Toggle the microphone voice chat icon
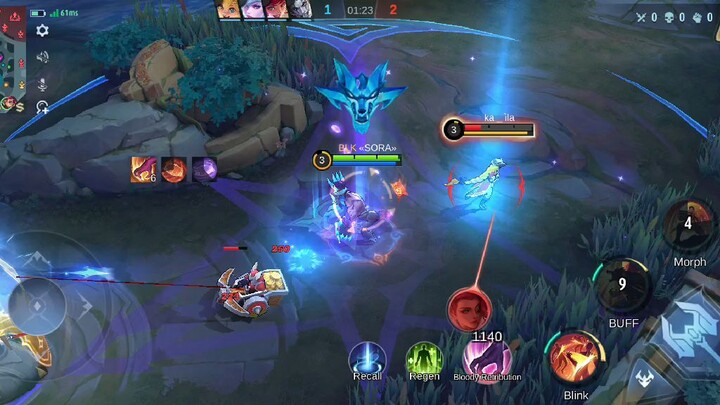This screenshot has width=720, height=405. (x=42, y=82)
